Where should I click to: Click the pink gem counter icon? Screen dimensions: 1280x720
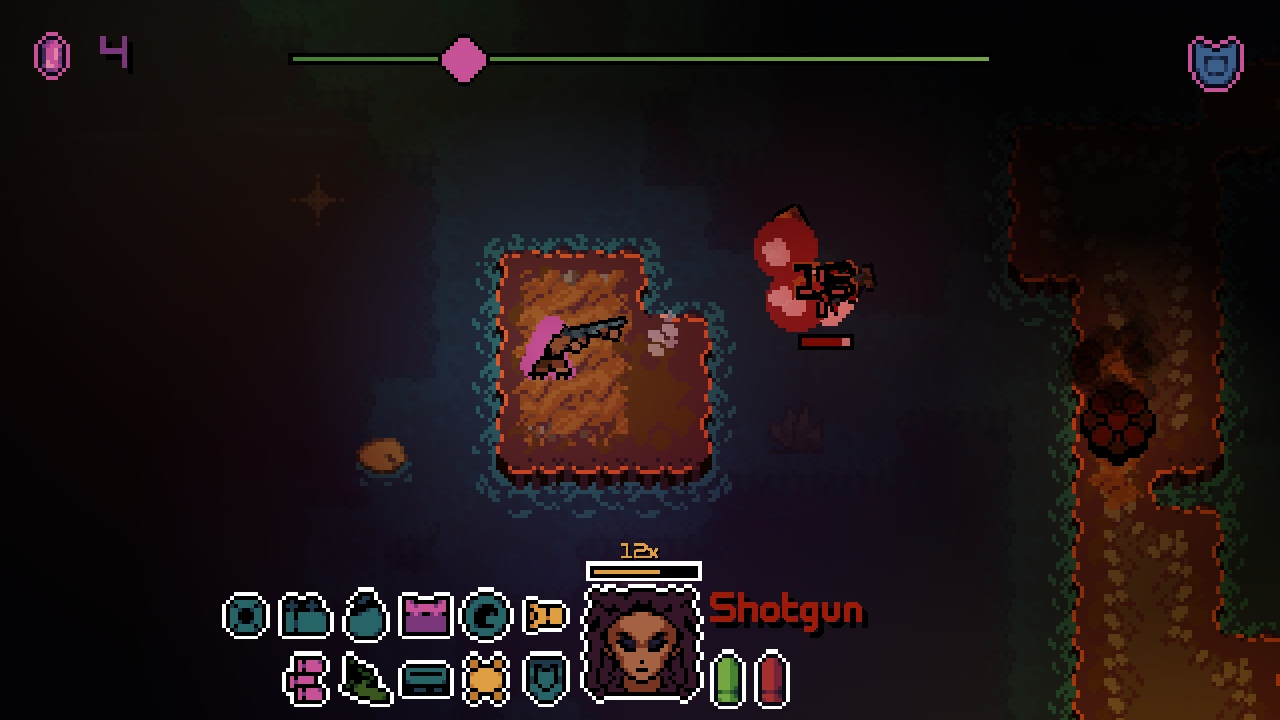[52, 53]
